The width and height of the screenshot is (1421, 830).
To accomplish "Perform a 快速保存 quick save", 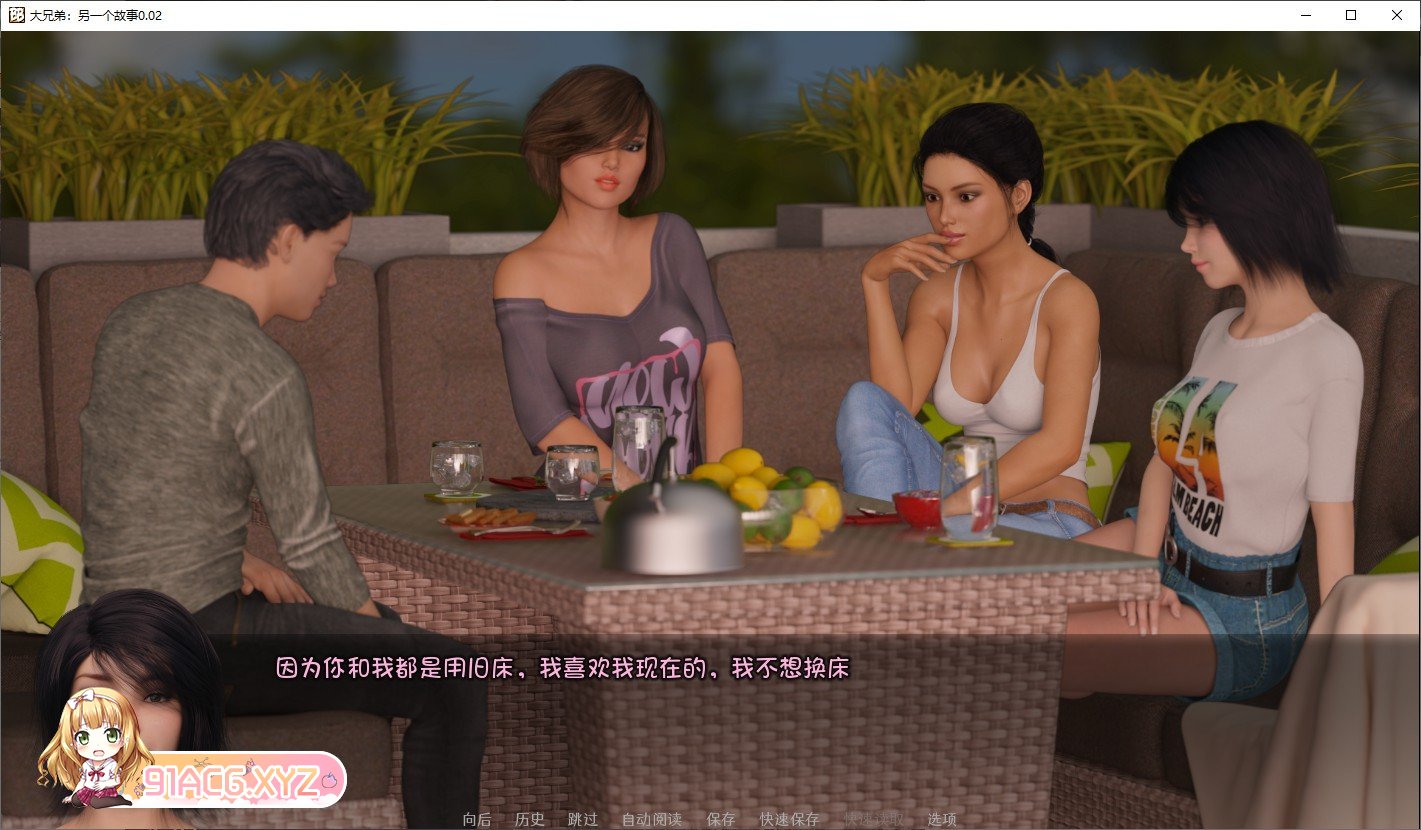I will click(789, 819).
